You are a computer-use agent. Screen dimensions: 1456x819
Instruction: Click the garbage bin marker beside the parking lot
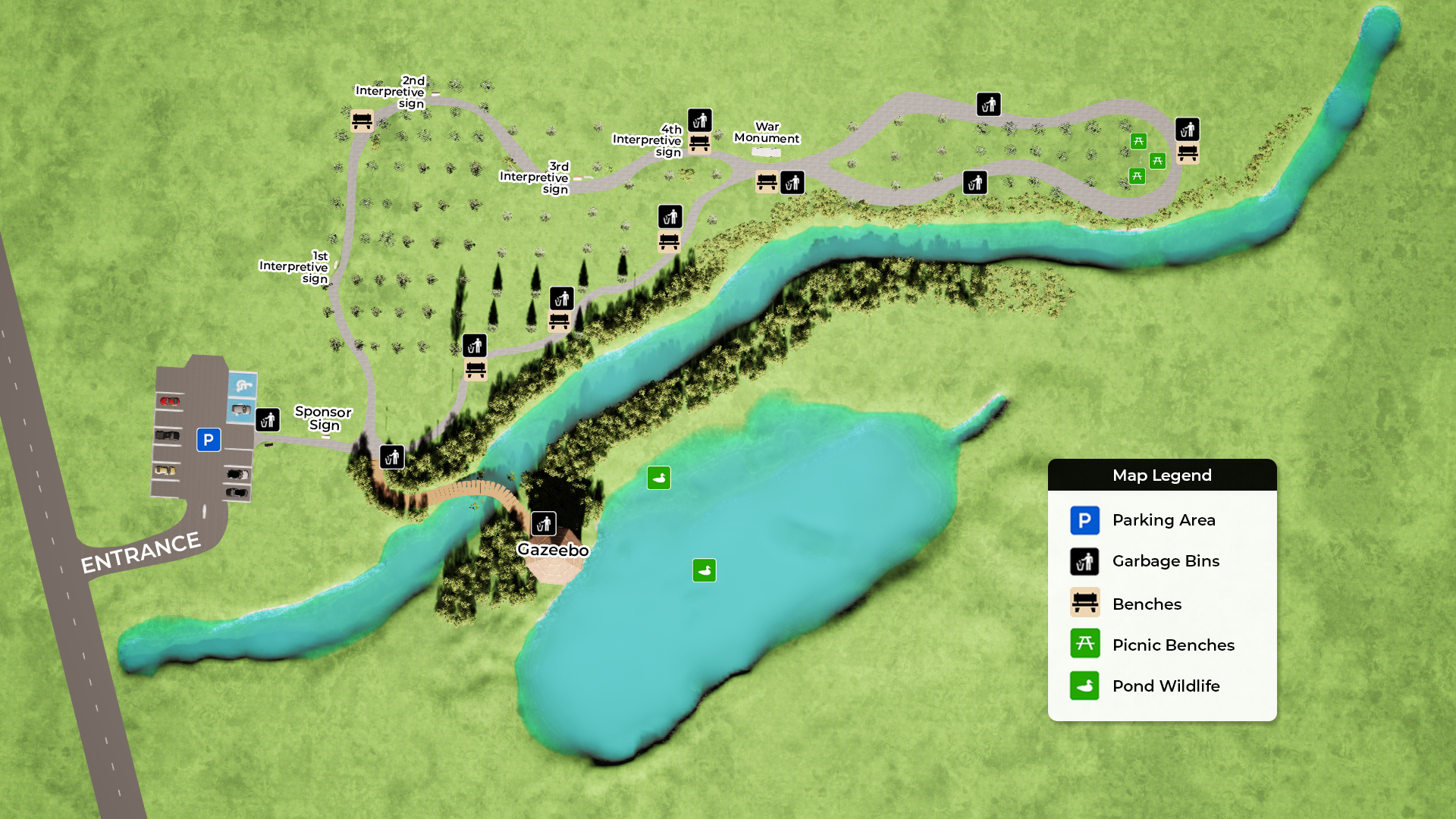pos(268,420)
